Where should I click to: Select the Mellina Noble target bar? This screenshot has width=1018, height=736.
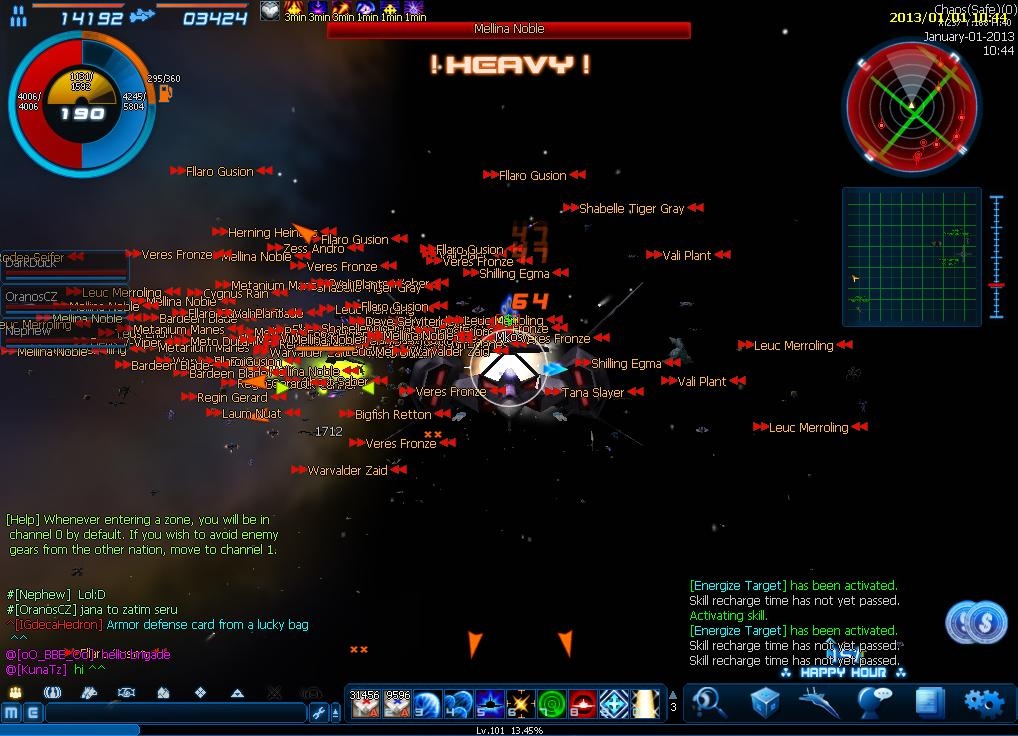[x=509, y=30]
